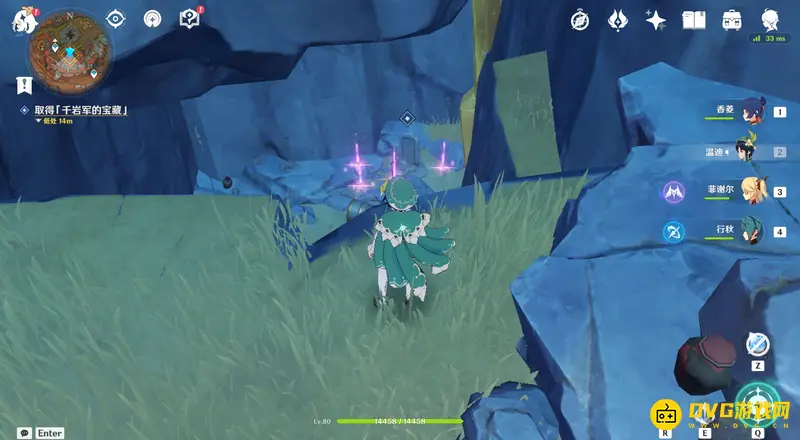Open the Paimon main menu
Screen dimensions: 800x440
pyautogui.click(x=23, y=20)
